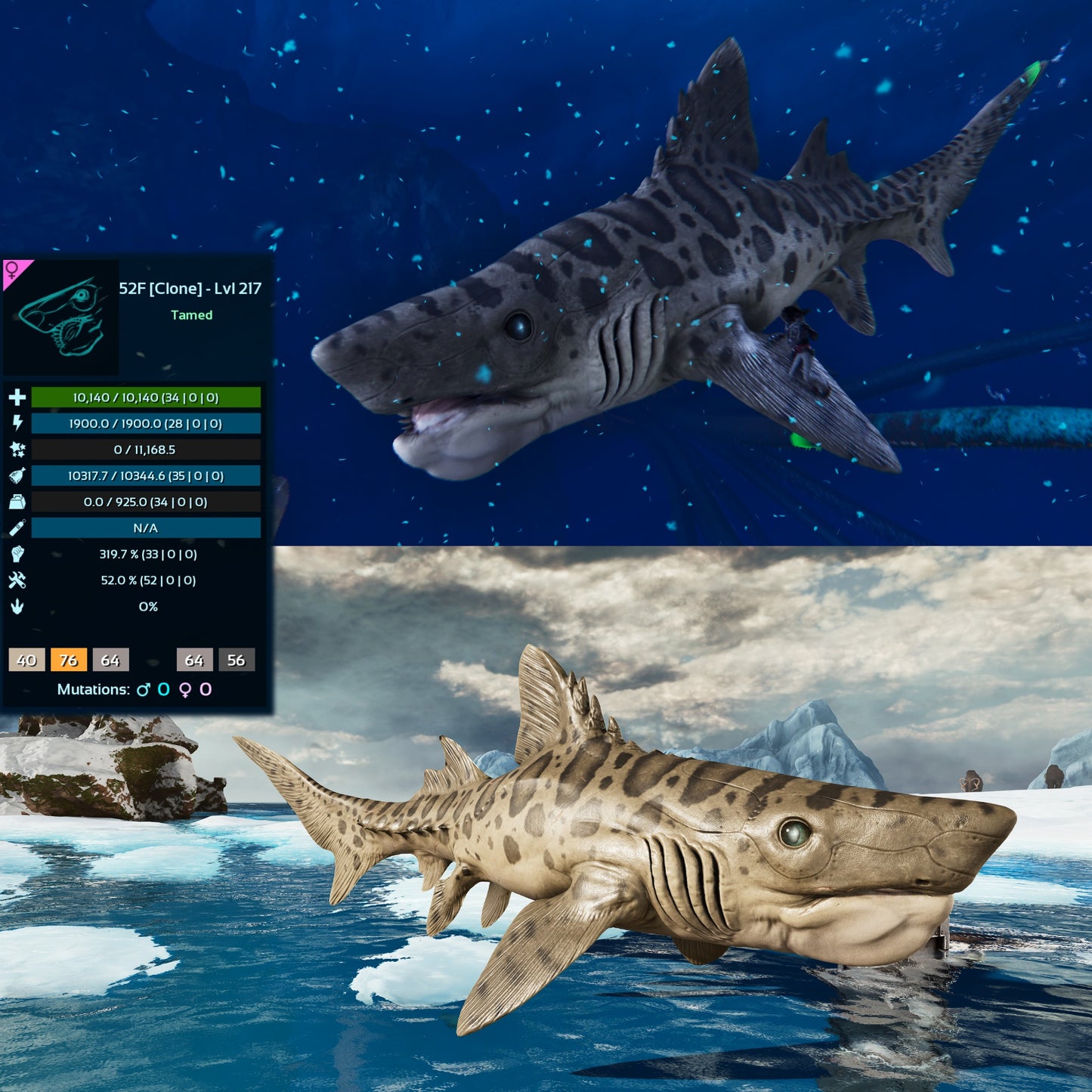Click the pink female gender icon
1092x1092 pixels.
(13, 270)
